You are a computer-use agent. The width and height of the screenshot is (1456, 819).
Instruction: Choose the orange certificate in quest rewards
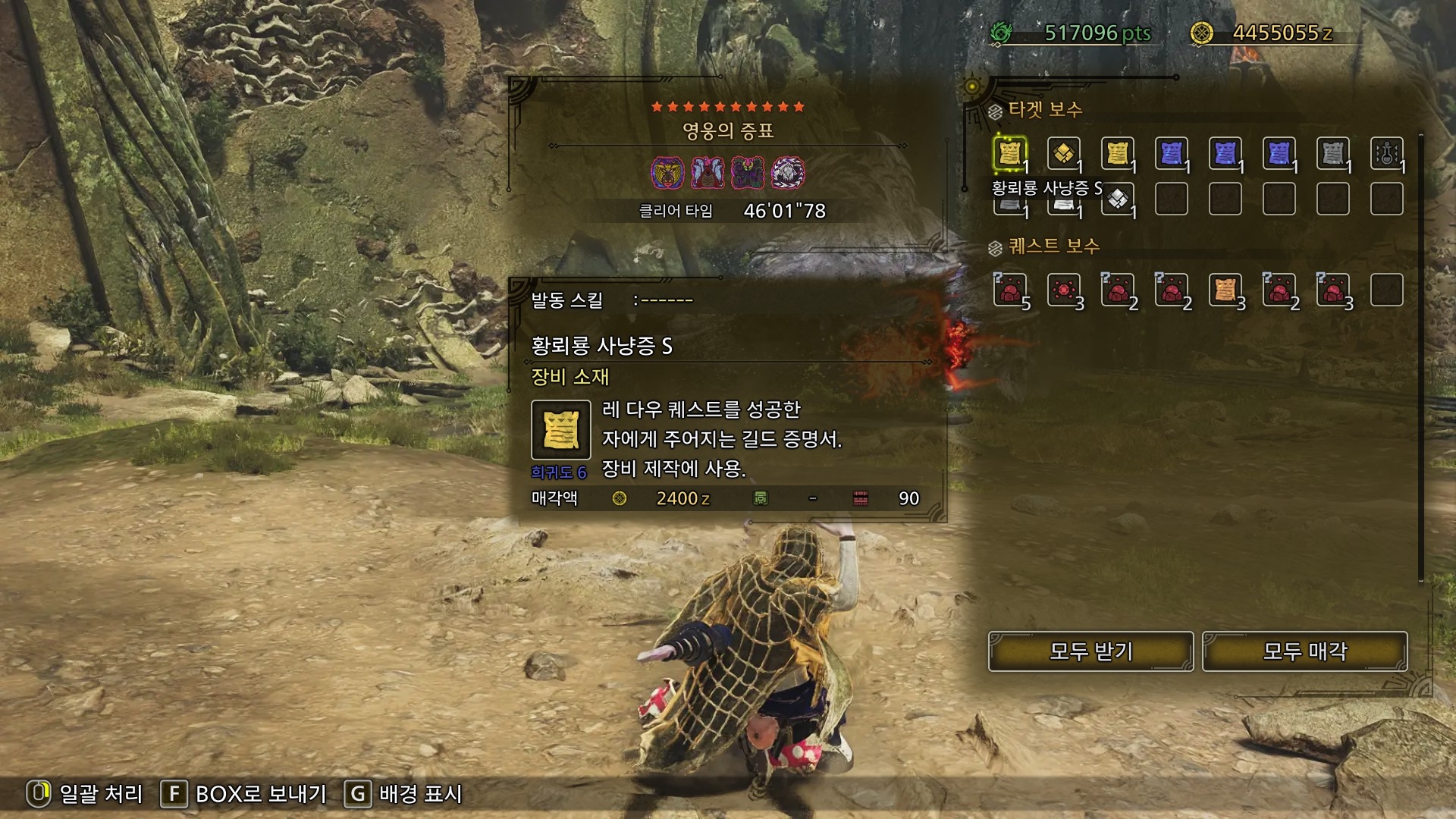pyautogui.click(x=1225, y=290)
